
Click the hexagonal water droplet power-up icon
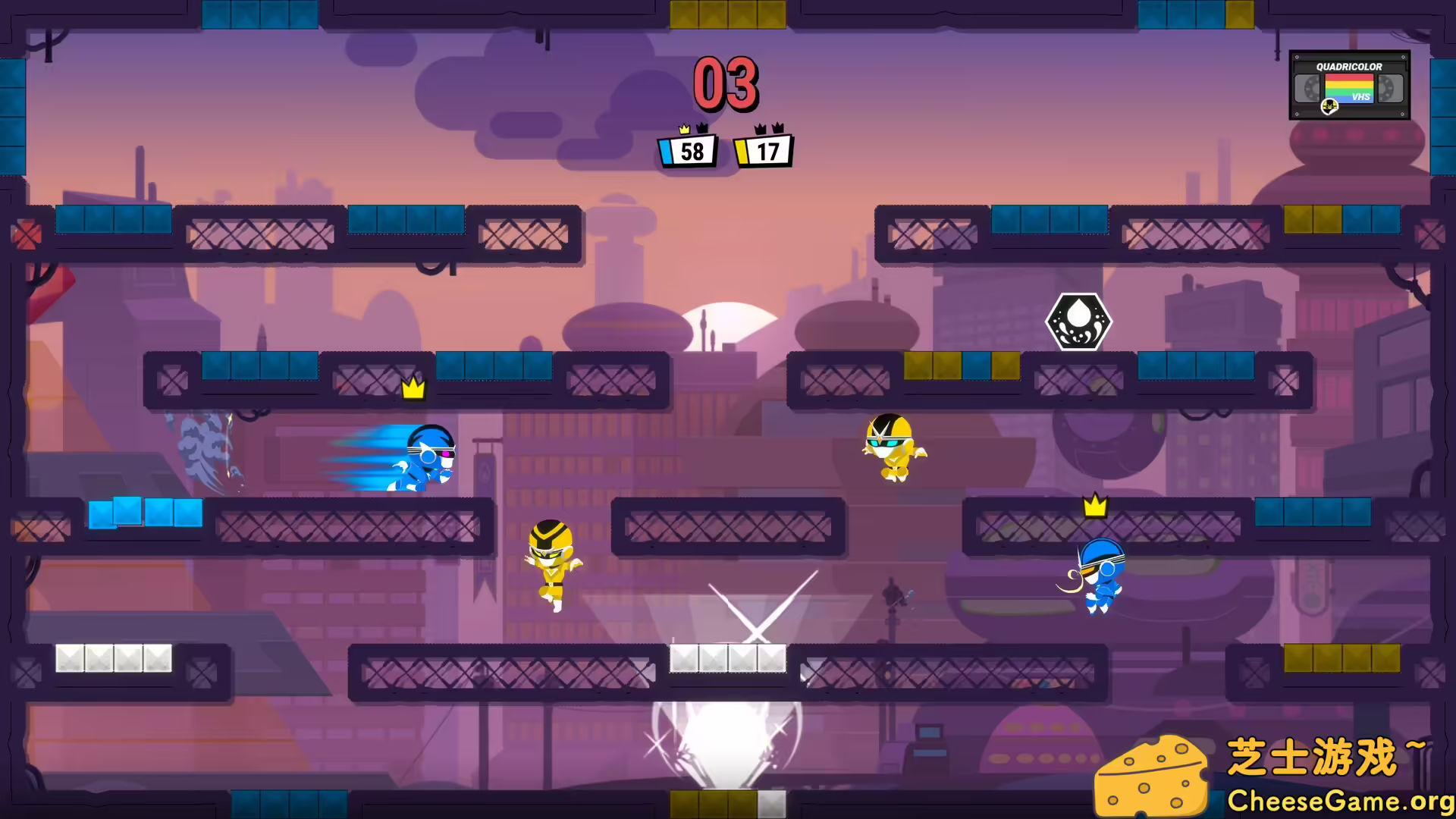click(x=1078, y=322)
